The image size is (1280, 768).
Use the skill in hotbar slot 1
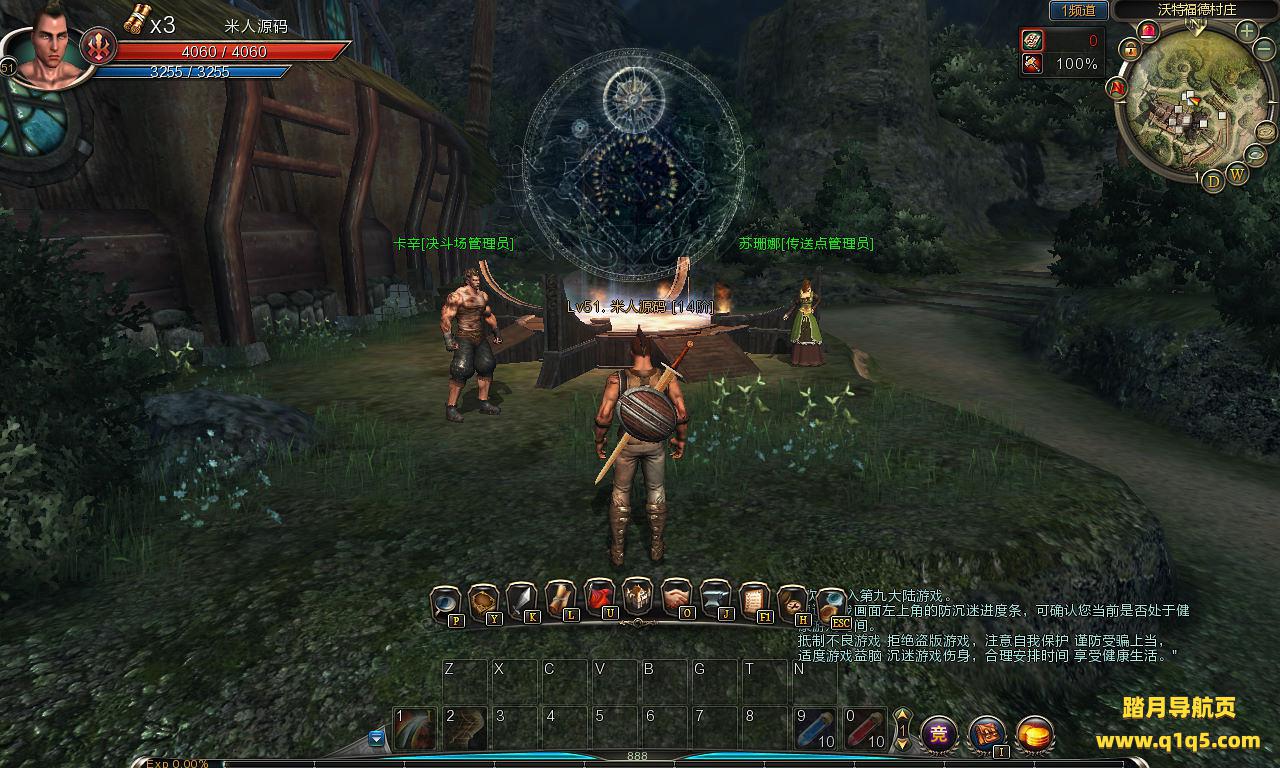pos(414,728)
